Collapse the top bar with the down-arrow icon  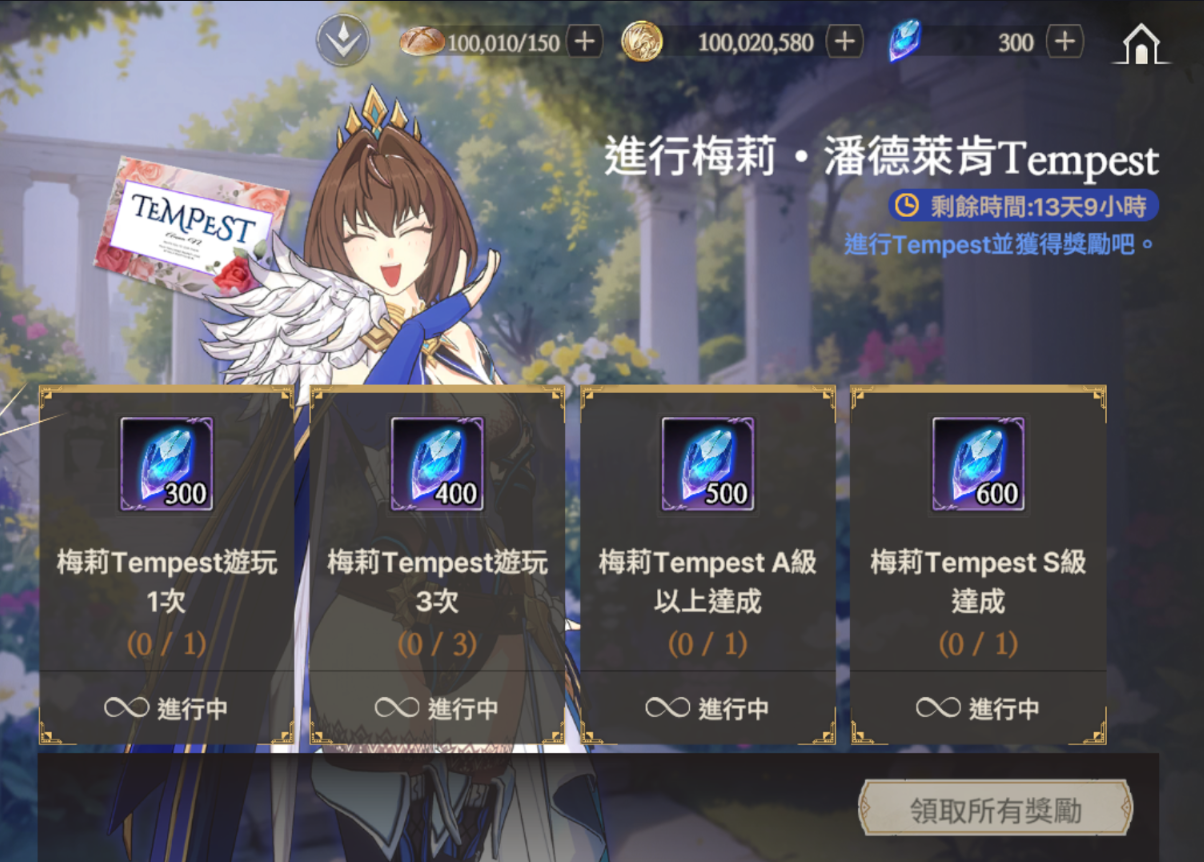click(x=343, y=42)
